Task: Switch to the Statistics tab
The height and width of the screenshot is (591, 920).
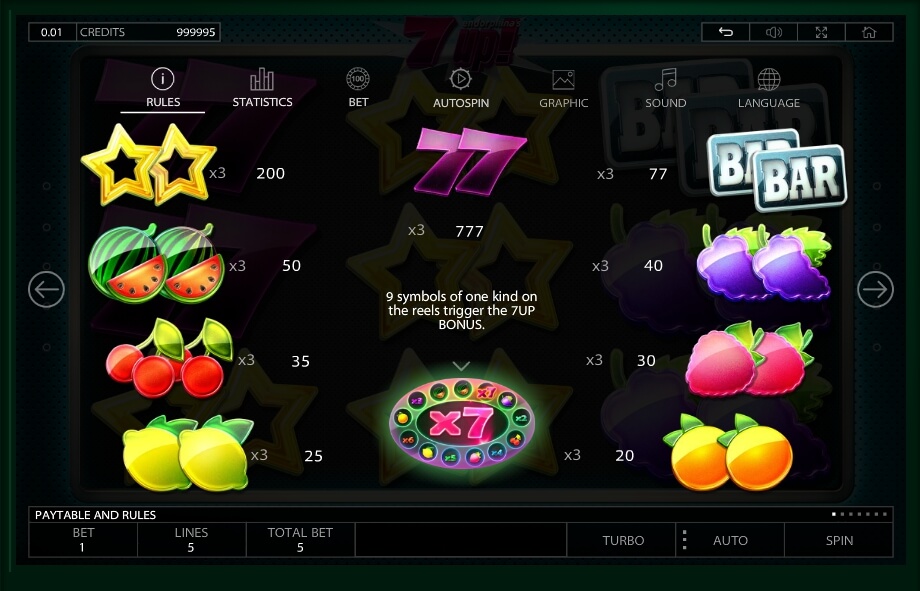Action: click(x=262, y=88)
